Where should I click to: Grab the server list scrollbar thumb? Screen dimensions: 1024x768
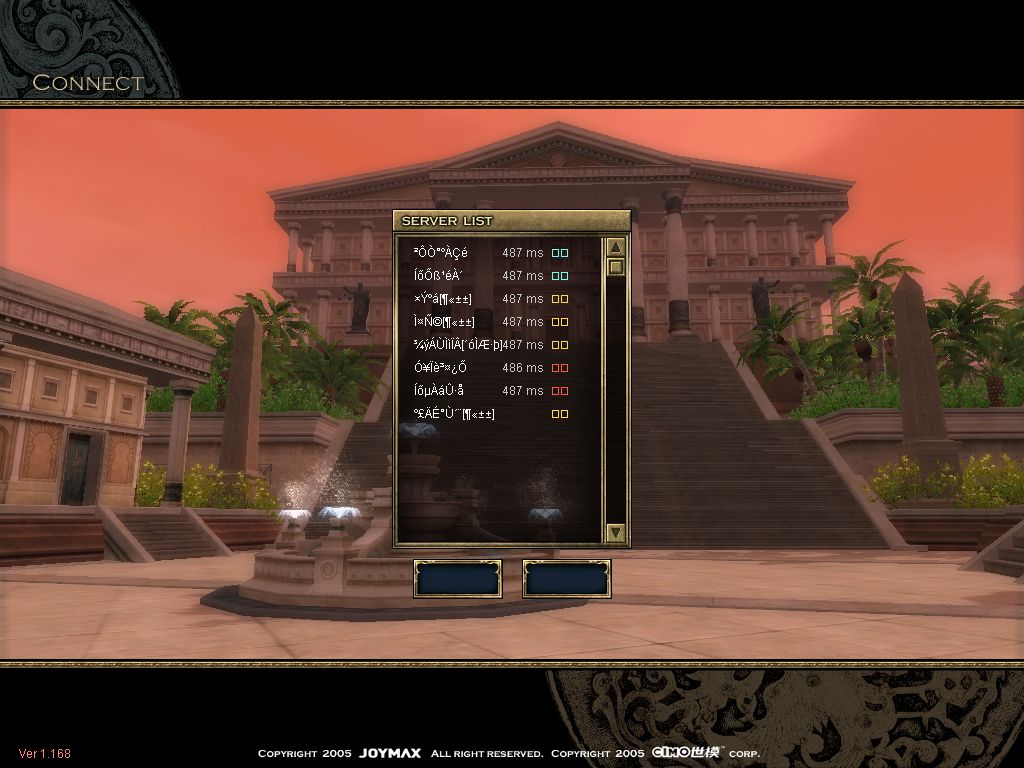(616, 267)
